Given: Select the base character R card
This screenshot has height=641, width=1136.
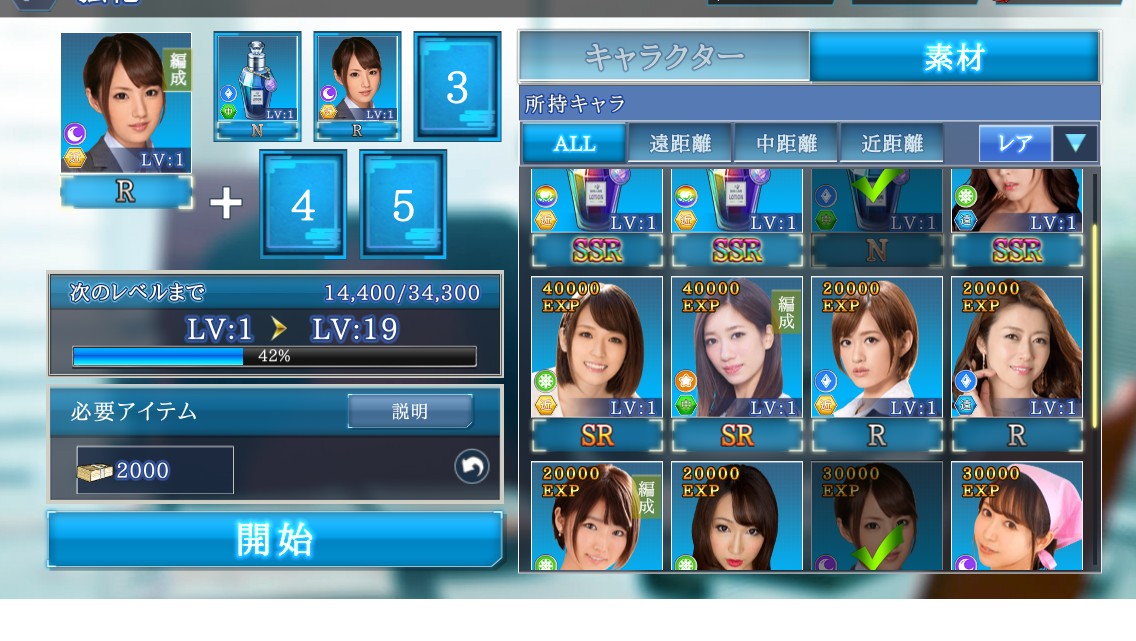Looking at the screenshot, I should pos(126,105).
